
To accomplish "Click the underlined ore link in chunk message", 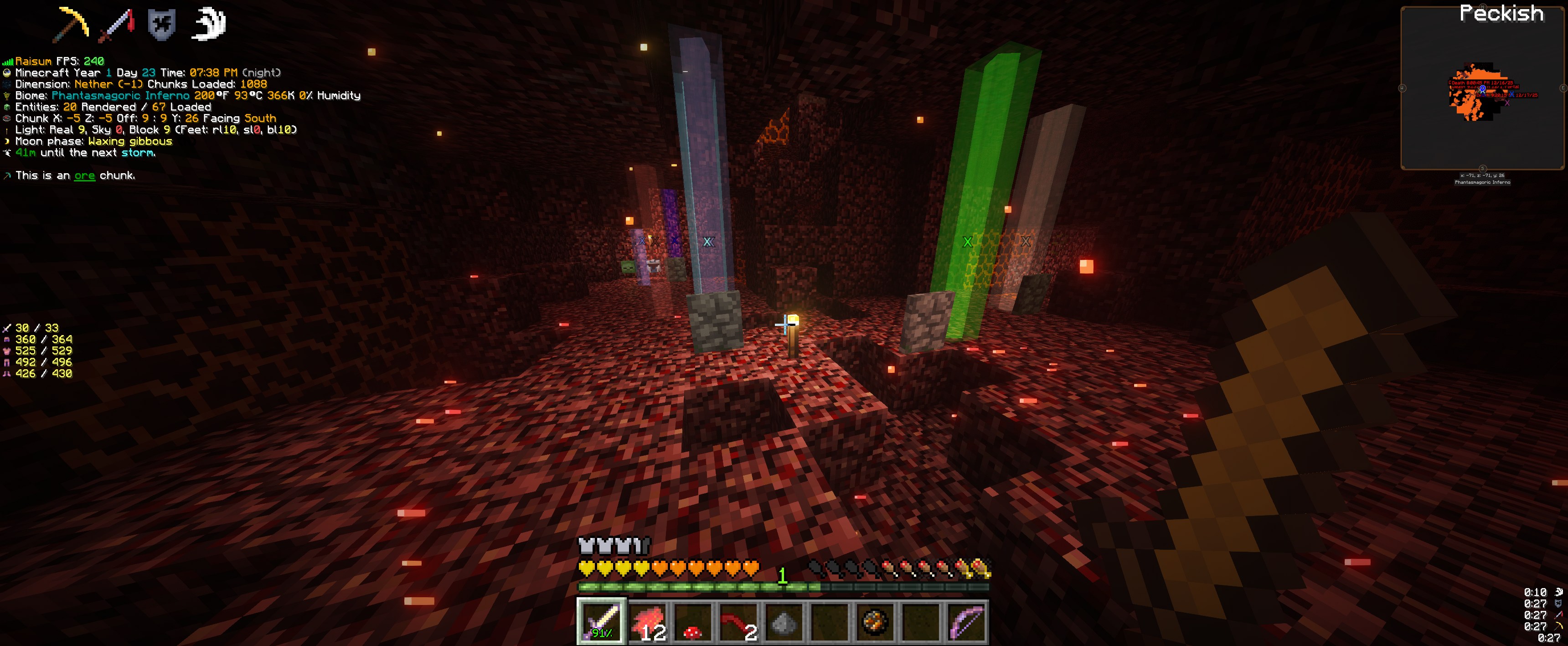I will 85,176.
